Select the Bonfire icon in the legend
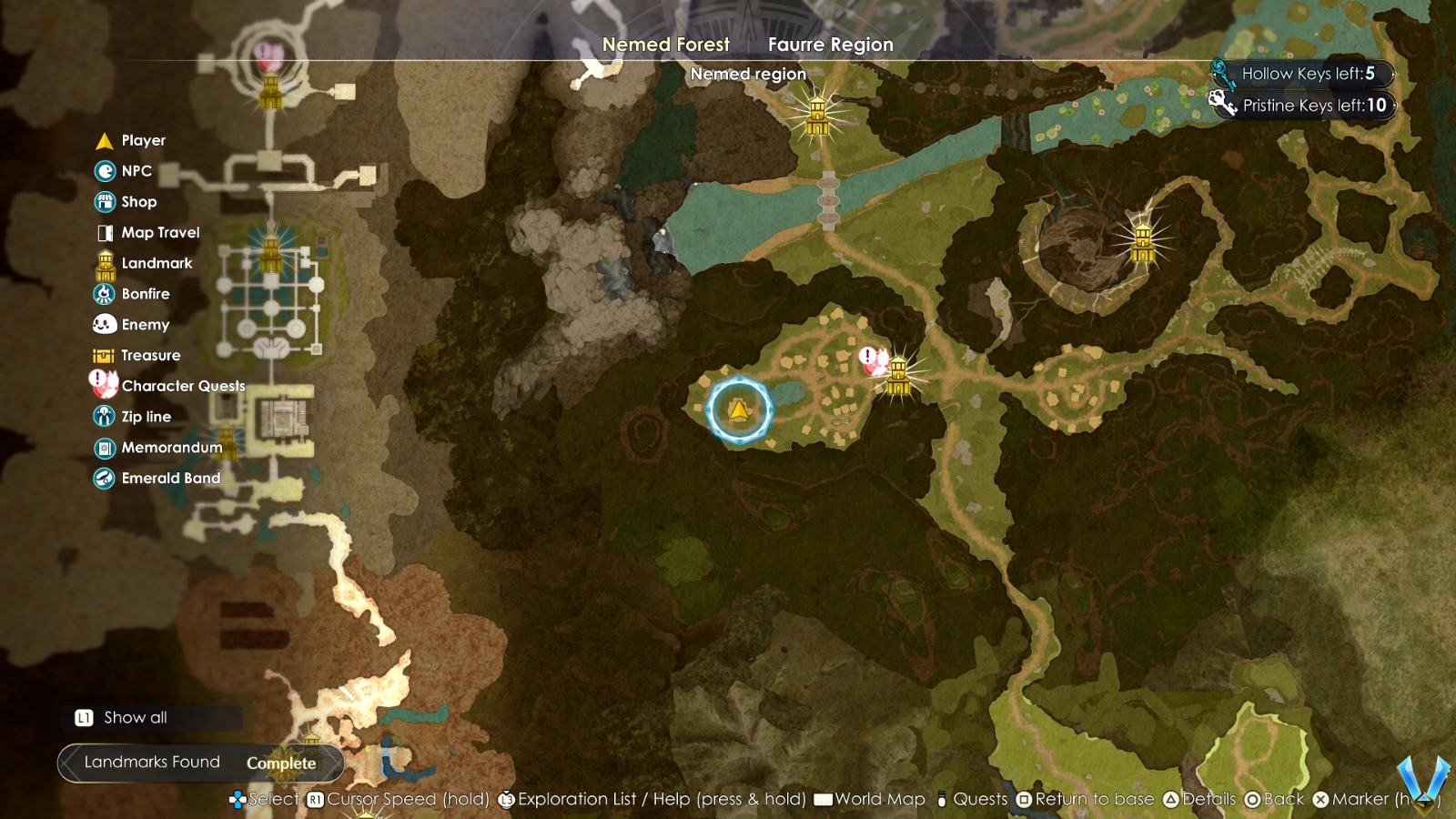 [104, 293]
